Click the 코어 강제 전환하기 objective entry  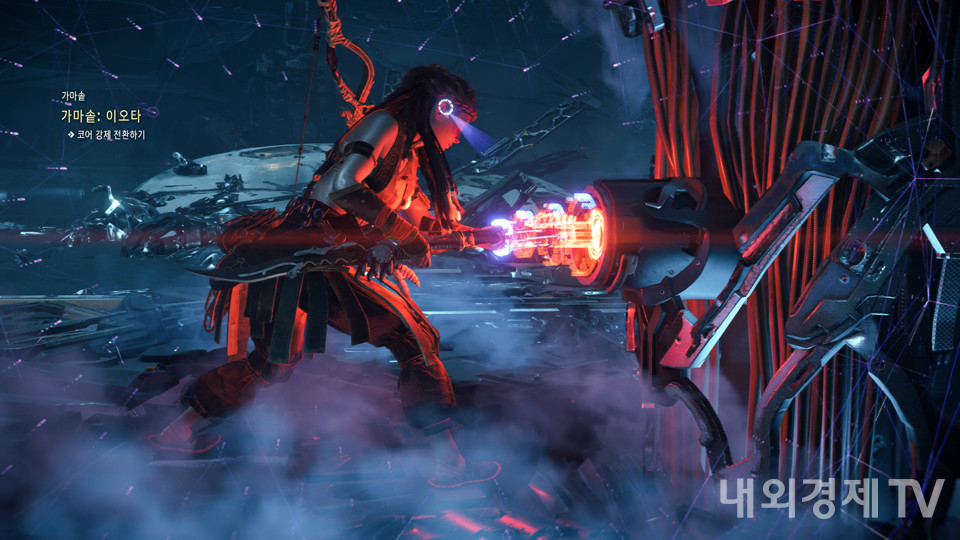(x=110, y=134)
